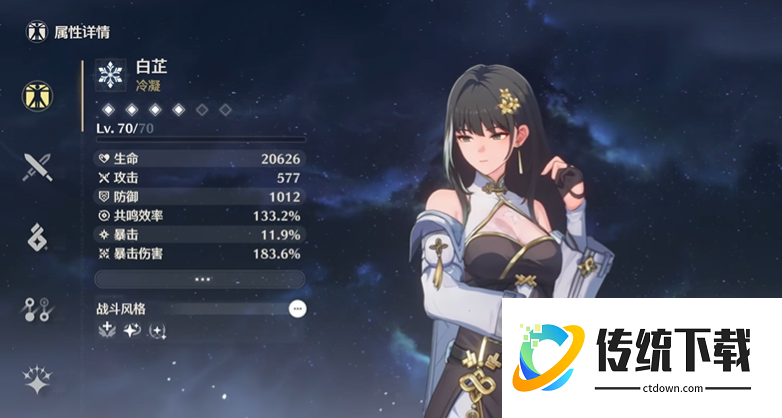Expand the full stat list bar
782x418 pixels.
(x=200, y=279)
